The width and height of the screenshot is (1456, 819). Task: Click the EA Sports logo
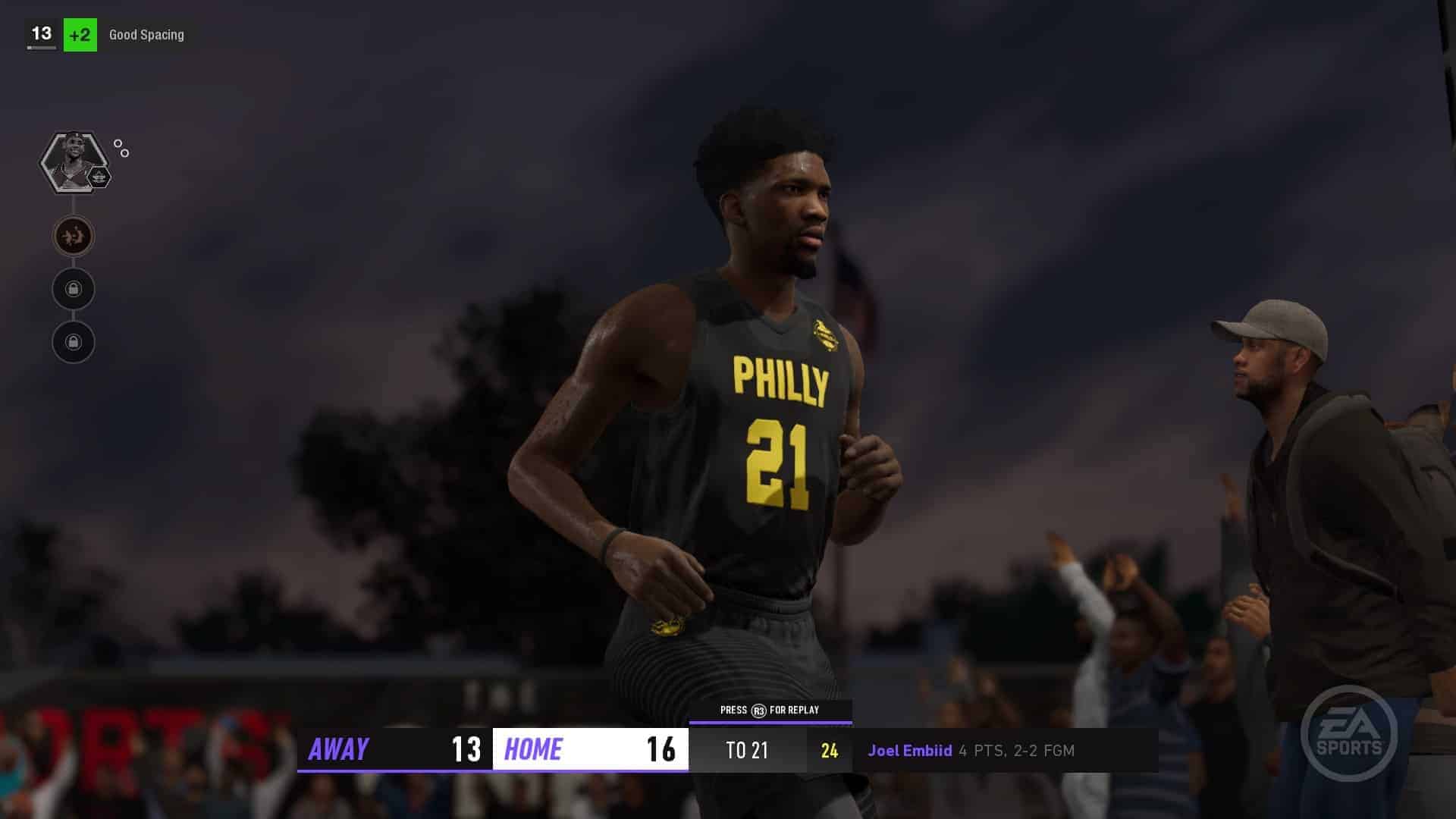tap(1348, 734)
